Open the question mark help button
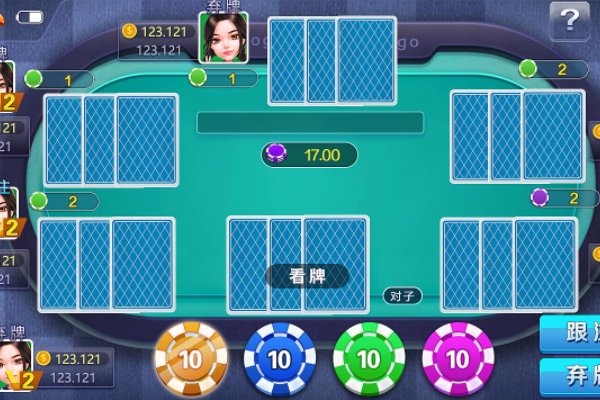 (x=570, y=18)
